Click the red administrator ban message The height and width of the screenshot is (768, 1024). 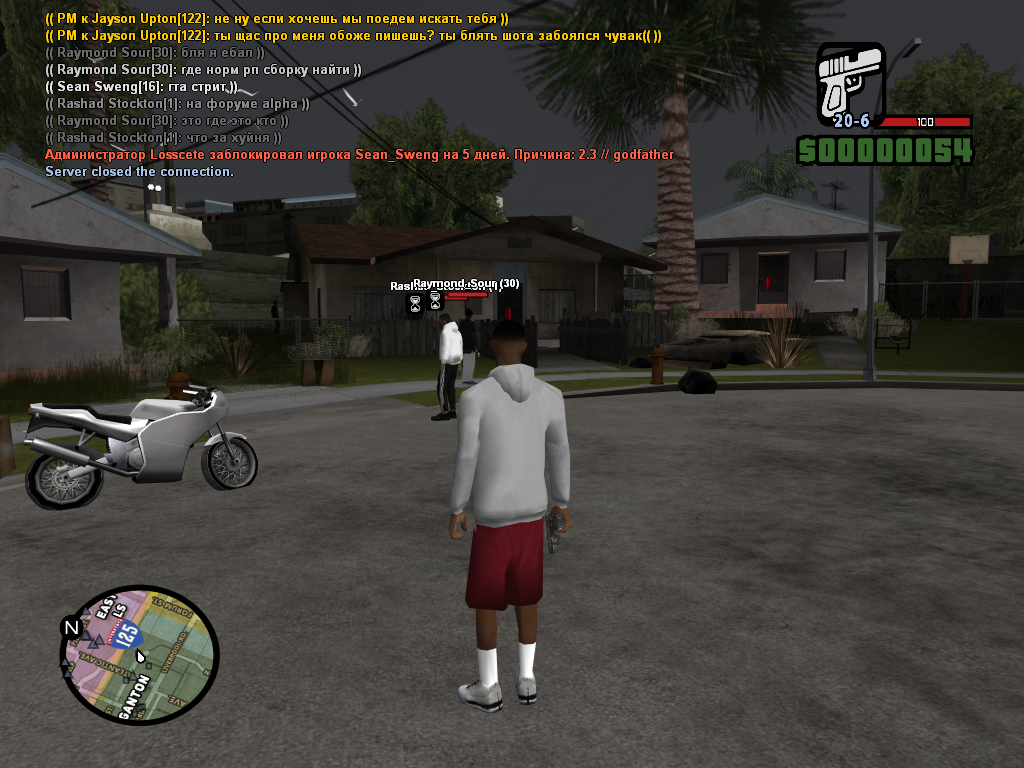click(x=359, y=155)
